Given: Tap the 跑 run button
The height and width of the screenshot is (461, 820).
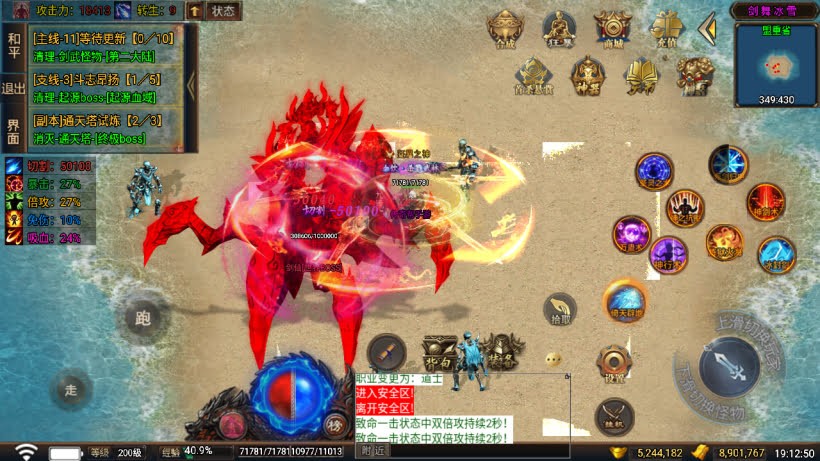Looking at the screenshot, I should [142, 320].
